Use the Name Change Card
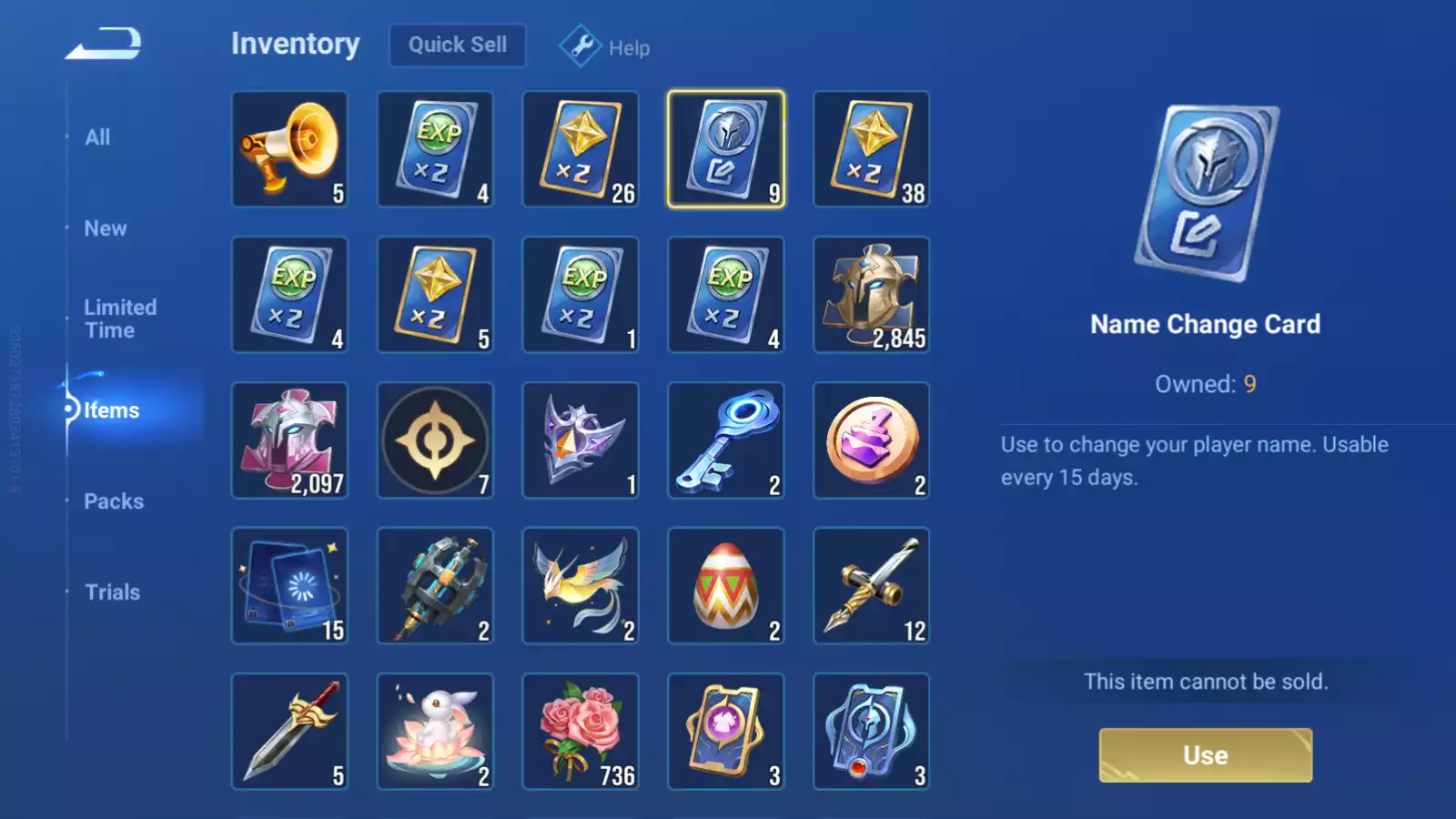The width and height of the screenshot is (1456, 819). (x=1205, y=754)
